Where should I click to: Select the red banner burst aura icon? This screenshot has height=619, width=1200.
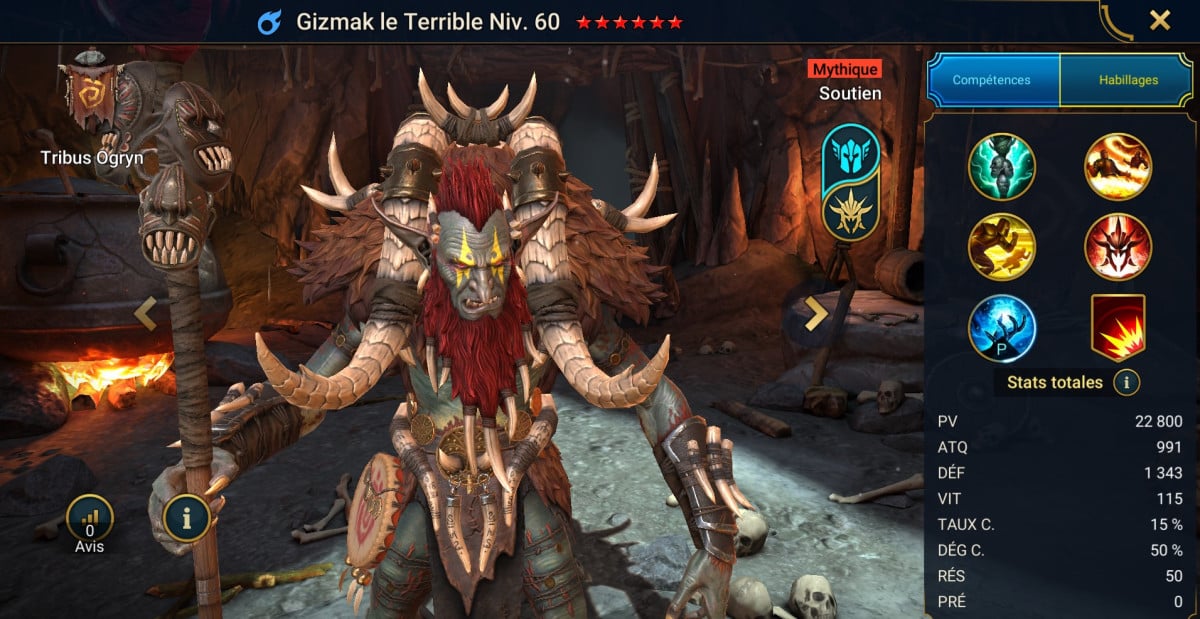pyautogui.click(x=1118, y=328)
